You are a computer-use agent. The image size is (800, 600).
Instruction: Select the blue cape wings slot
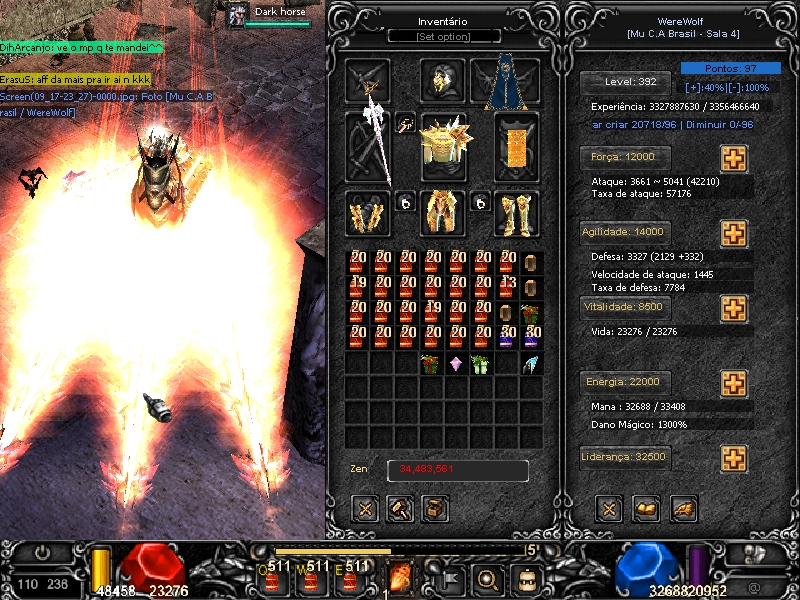pyautogui.click(x=505, y=82)
